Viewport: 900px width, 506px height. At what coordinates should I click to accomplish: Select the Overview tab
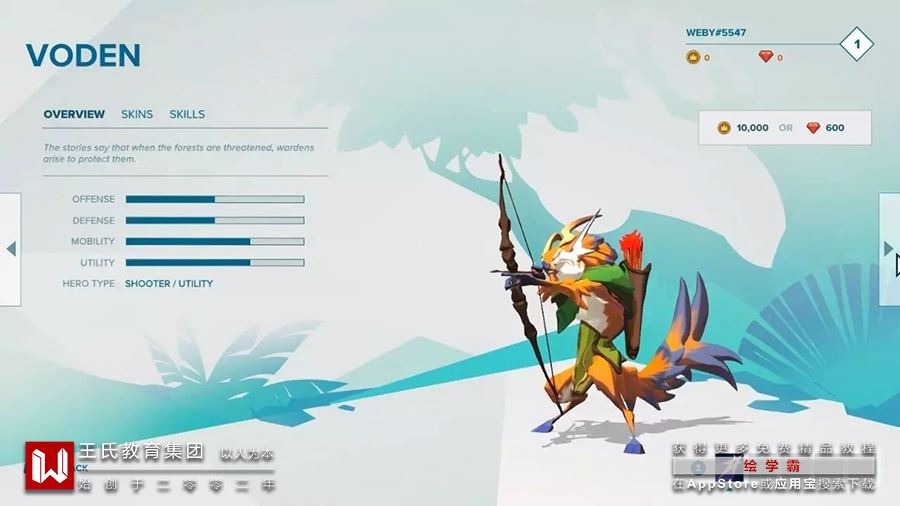[74, 114]
